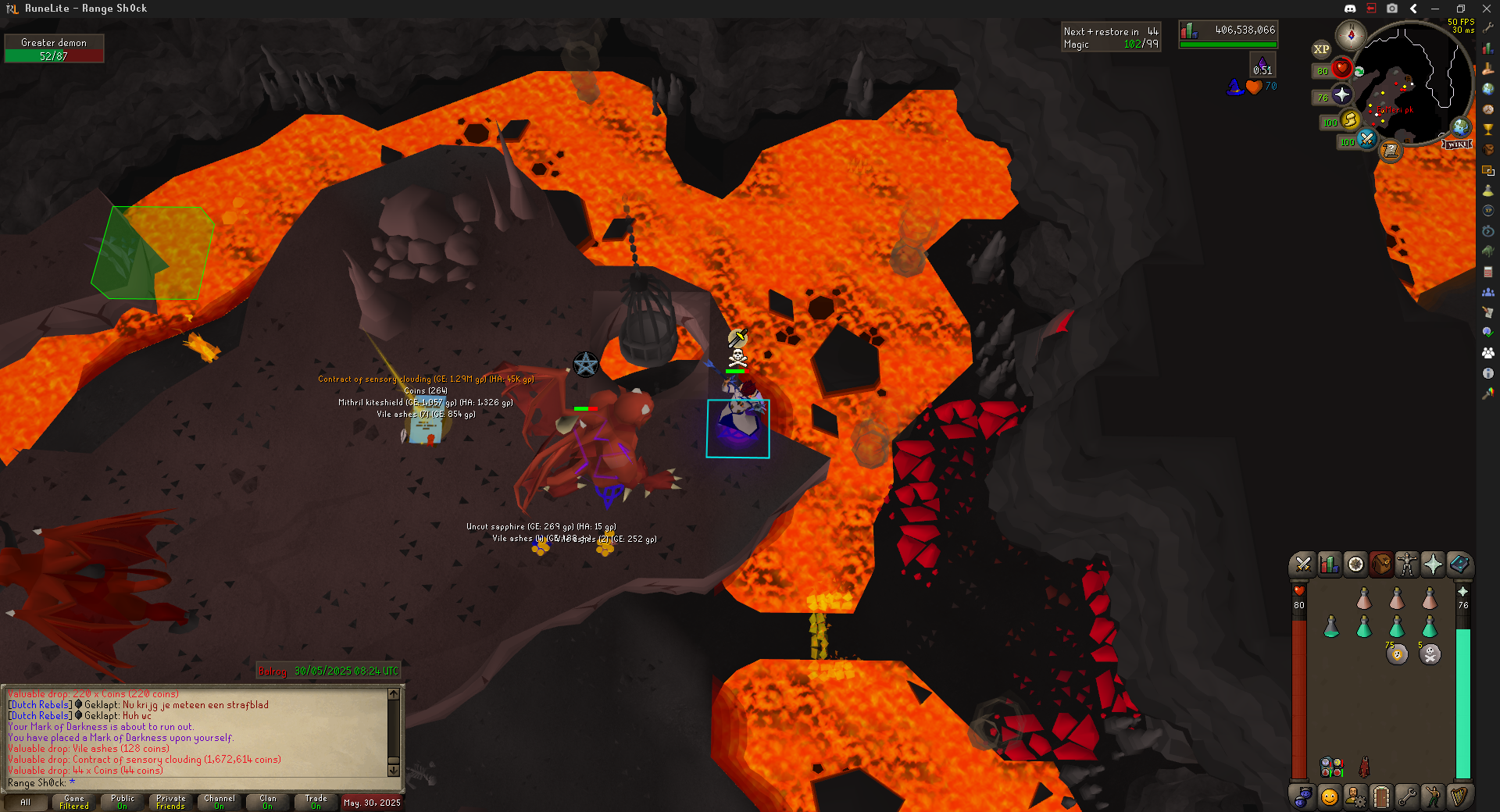Open the Music Player harp tab
1500x812 pixels.
pos(1459,796)
